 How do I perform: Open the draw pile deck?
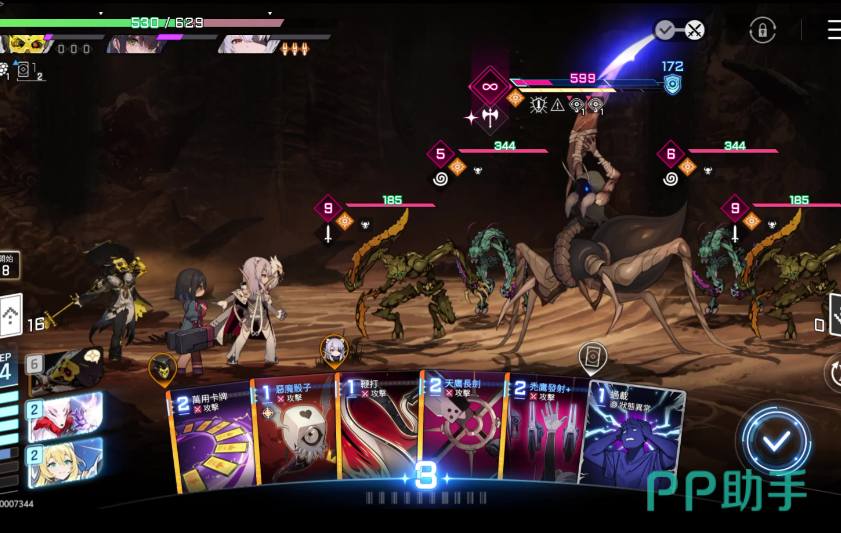(10, 318)
